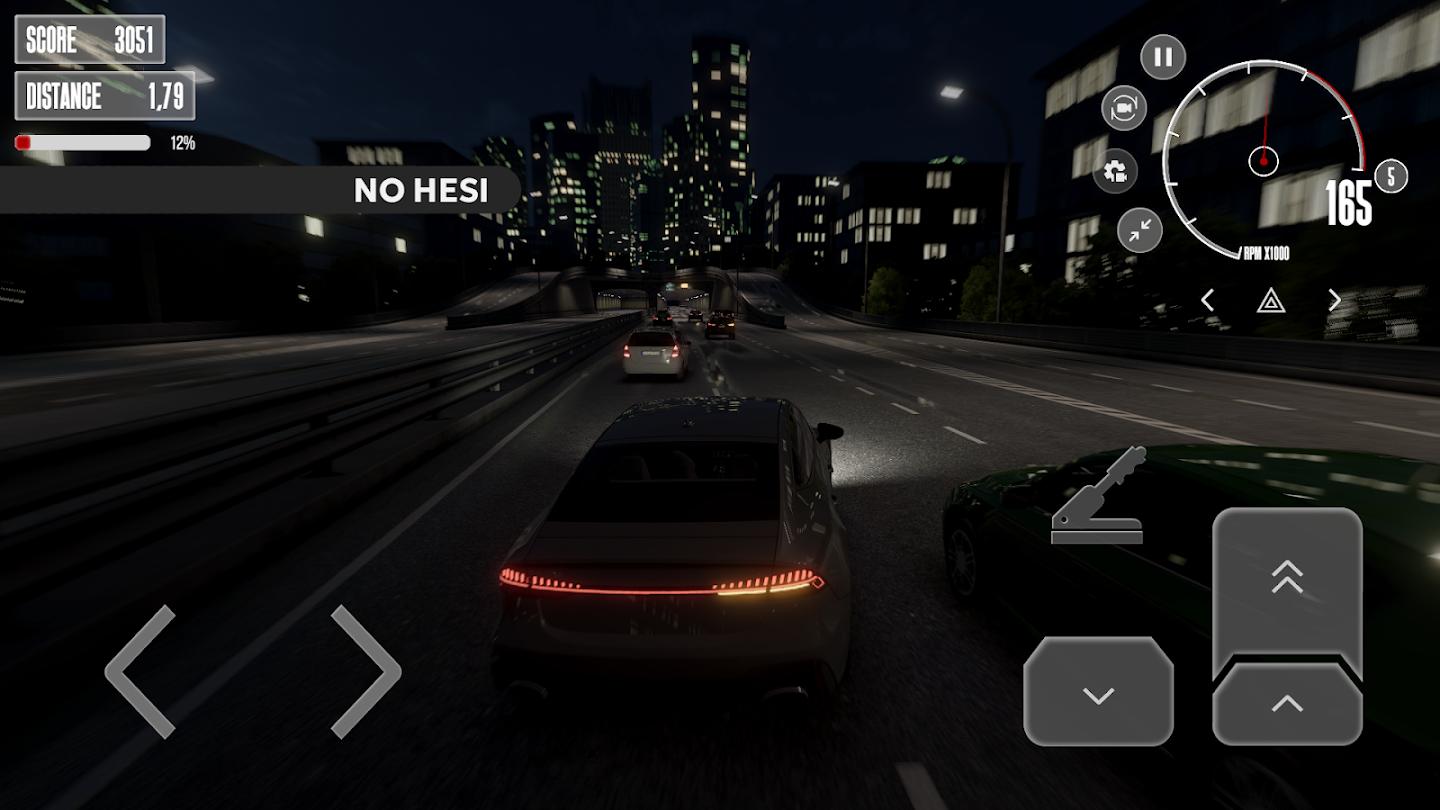
Task: Pause the game
Action: click(1161, 57)
